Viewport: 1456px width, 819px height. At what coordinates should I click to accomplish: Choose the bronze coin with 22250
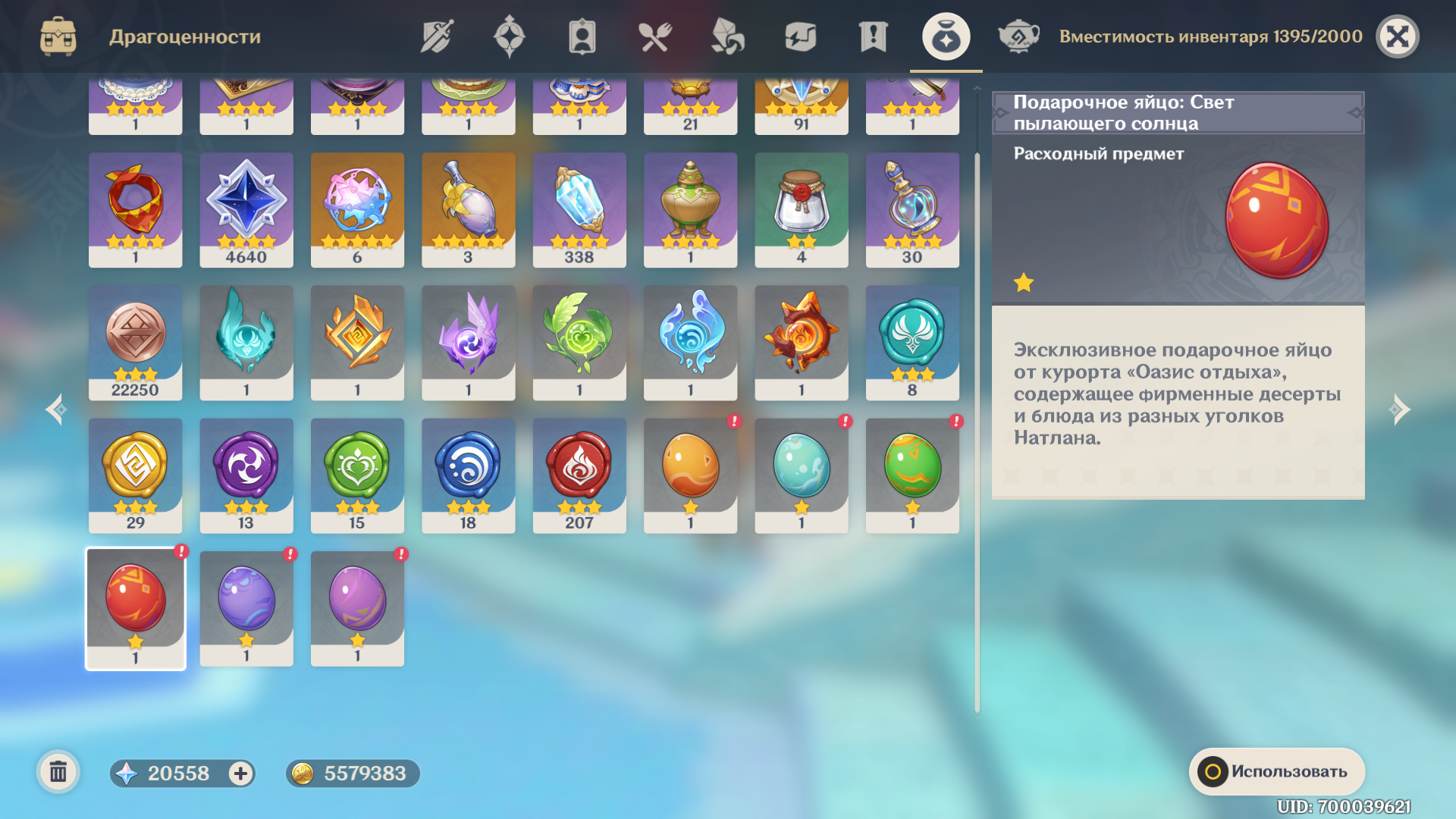[x=136, y=341]
